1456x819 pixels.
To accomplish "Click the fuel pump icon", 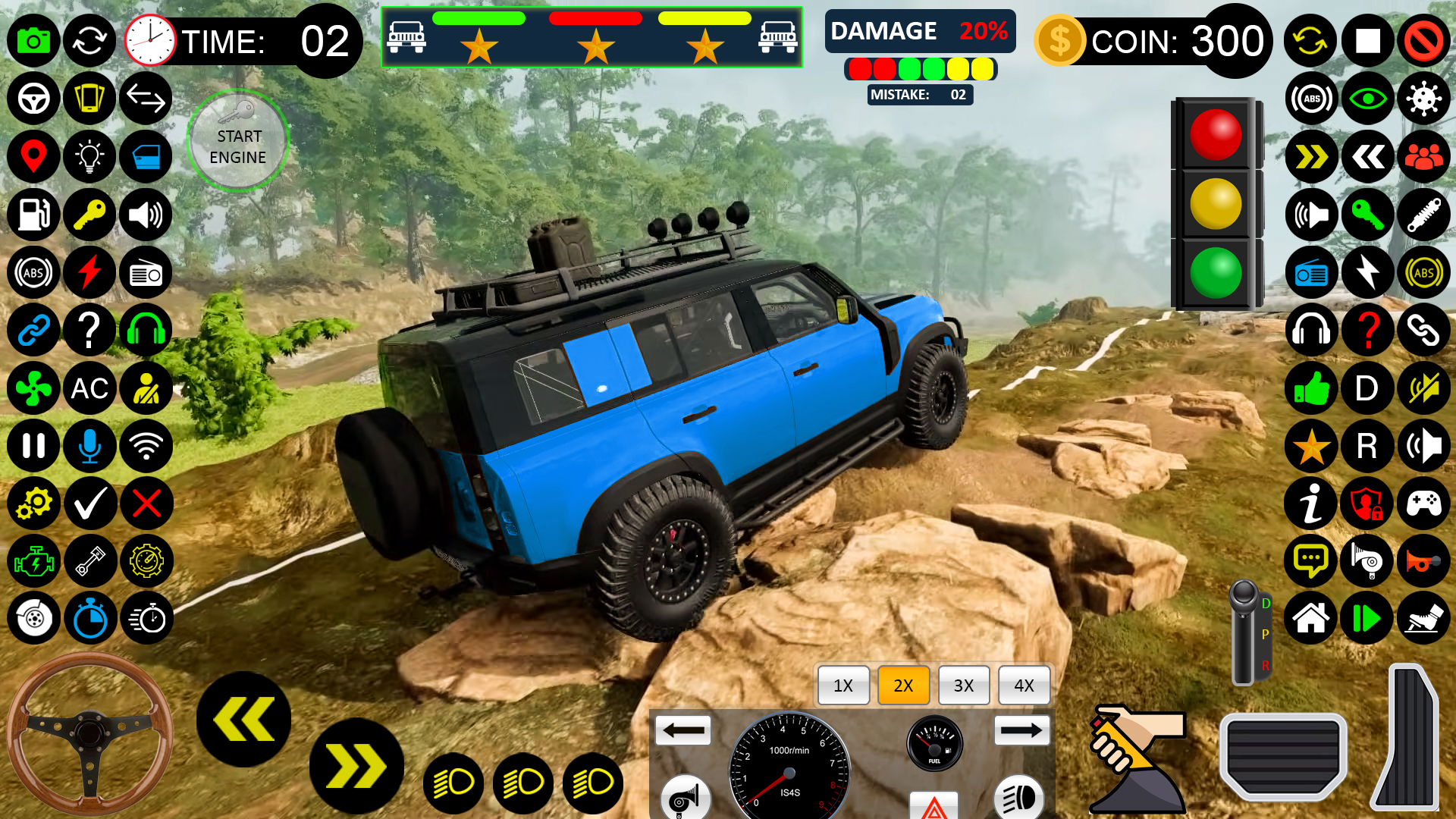I will point(33,215).
